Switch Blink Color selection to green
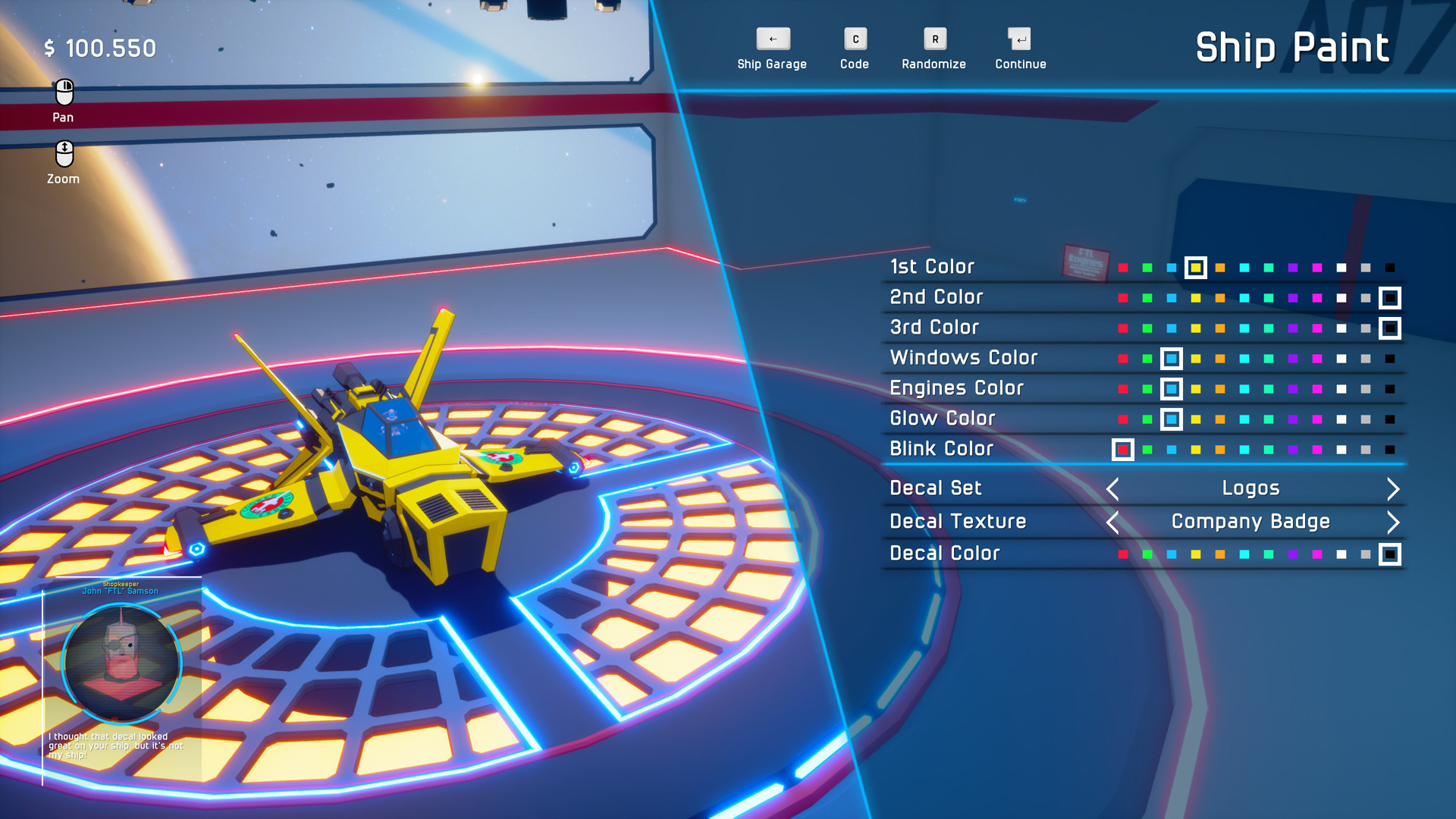This screenshot has width=1456, height=819. click(1147, 450)
